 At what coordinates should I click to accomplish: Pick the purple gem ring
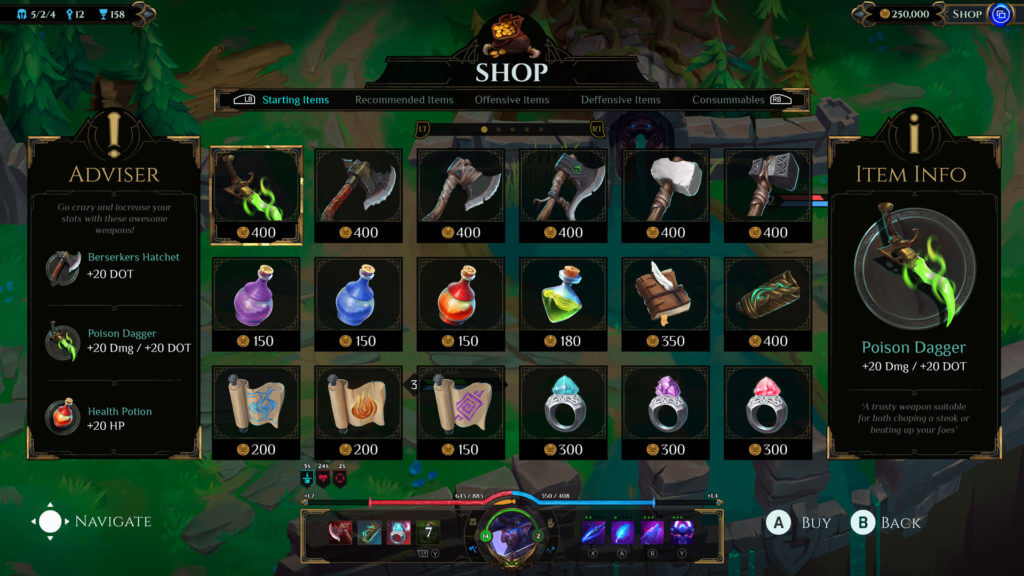point(665,412)
